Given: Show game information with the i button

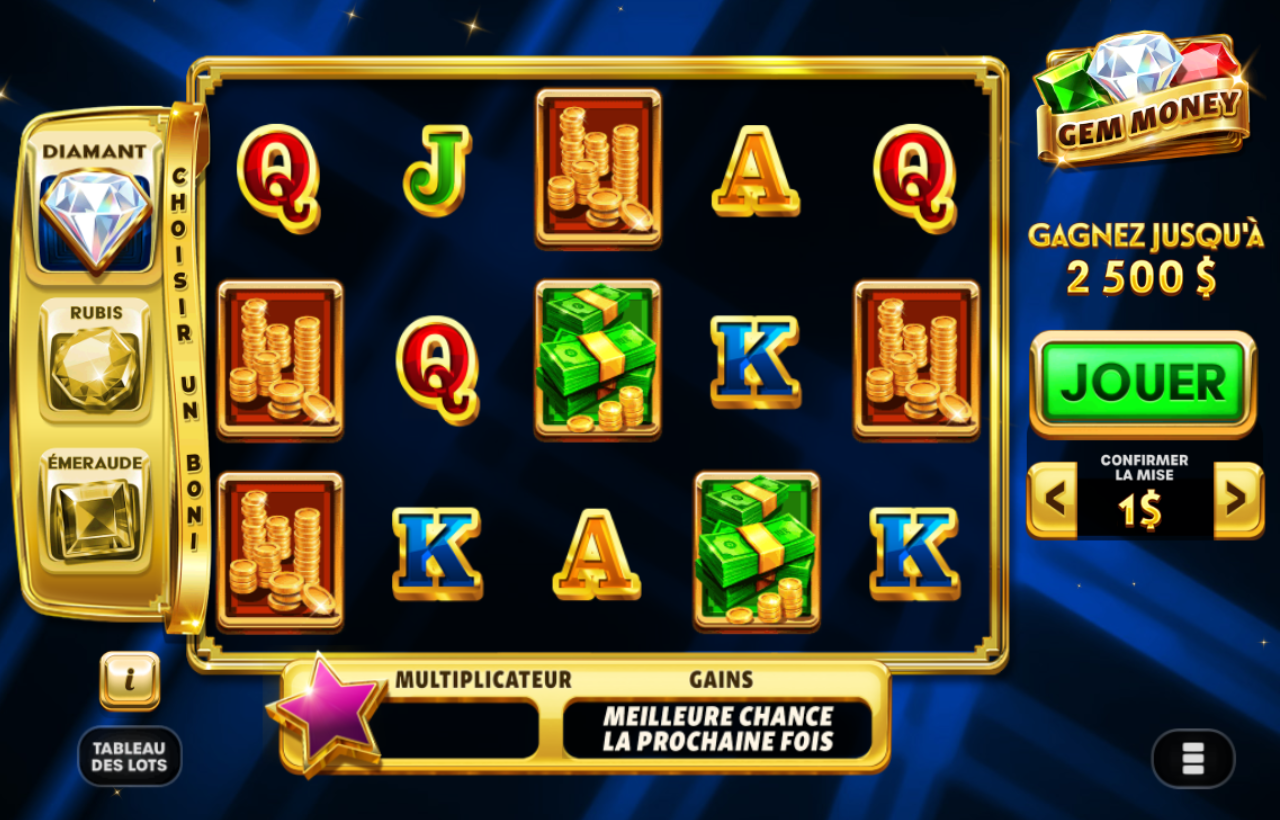Looking at the screenshot, I should tap(130, 680).
